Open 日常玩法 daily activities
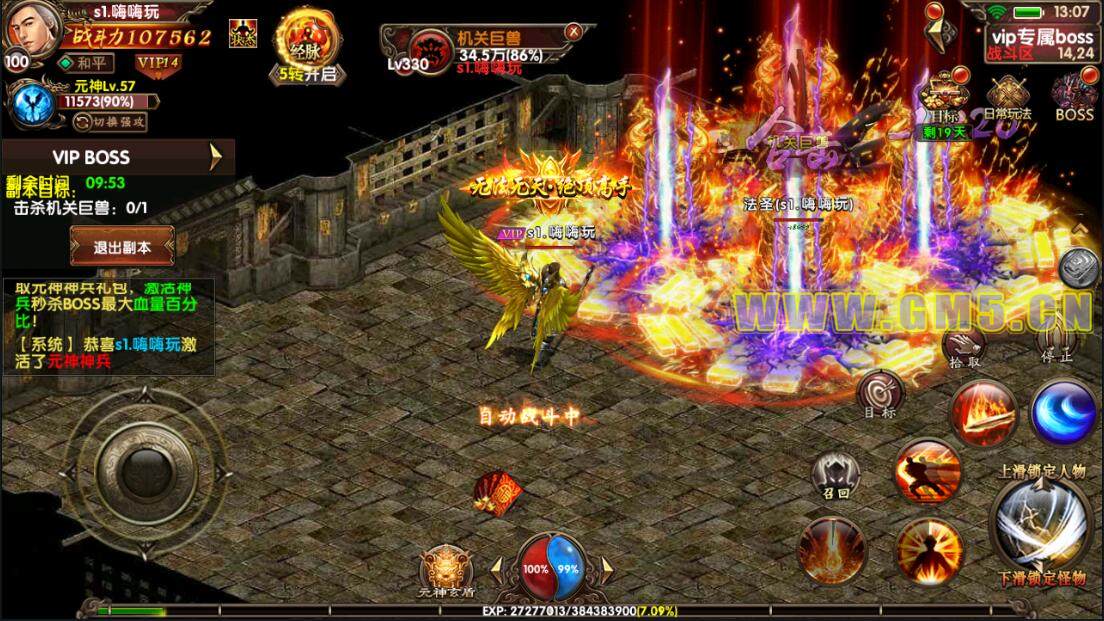The image size is (1104, 621). coord(1006,97)
